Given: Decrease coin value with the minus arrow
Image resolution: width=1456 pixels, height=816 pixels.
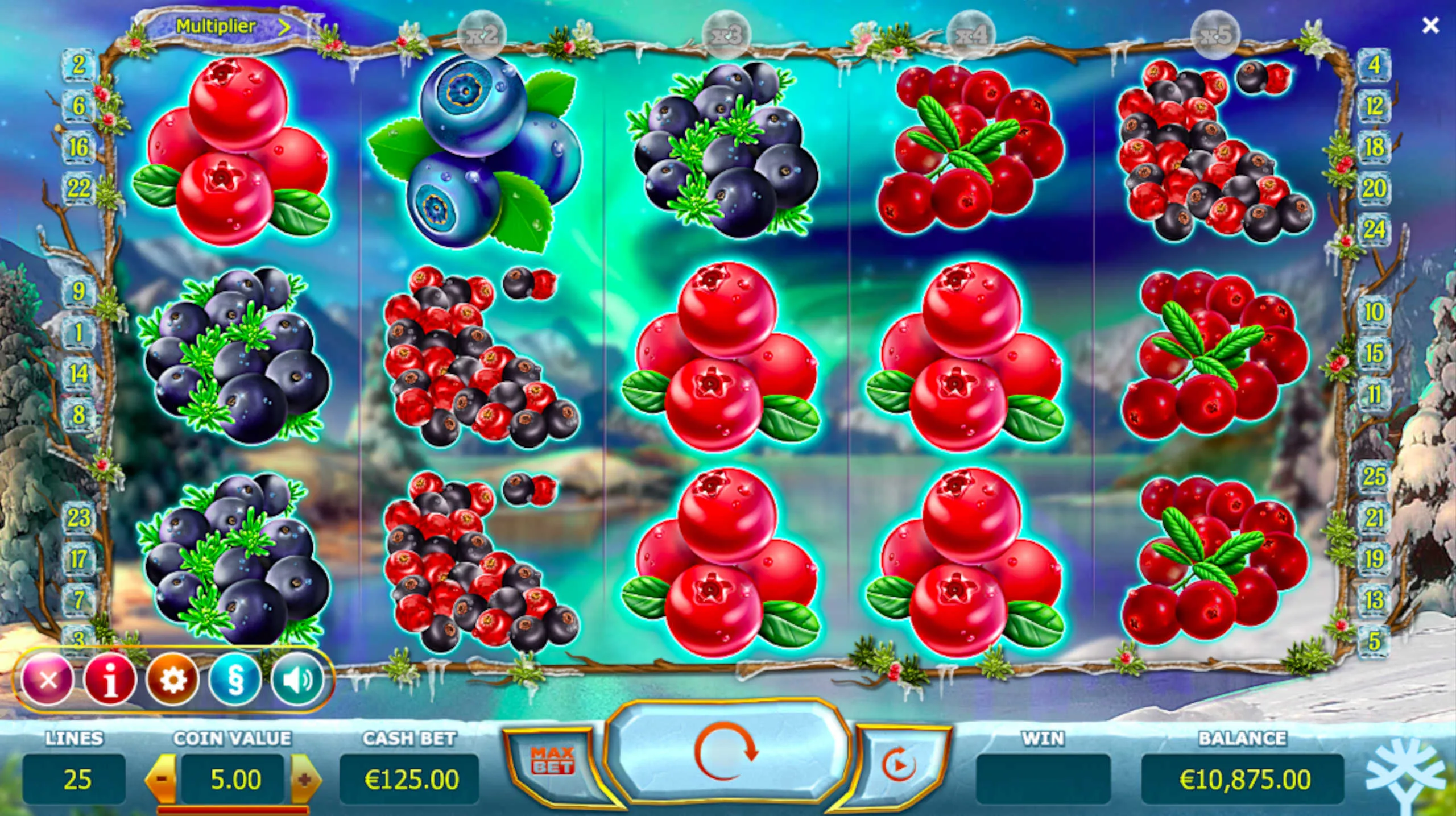Looking at the screenshot, I should [x=162, y=779].
